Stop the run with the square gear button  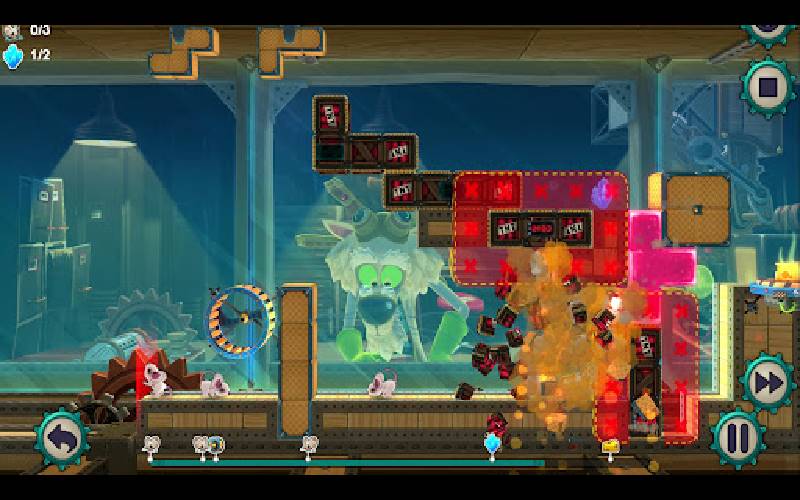click(768, 88)
